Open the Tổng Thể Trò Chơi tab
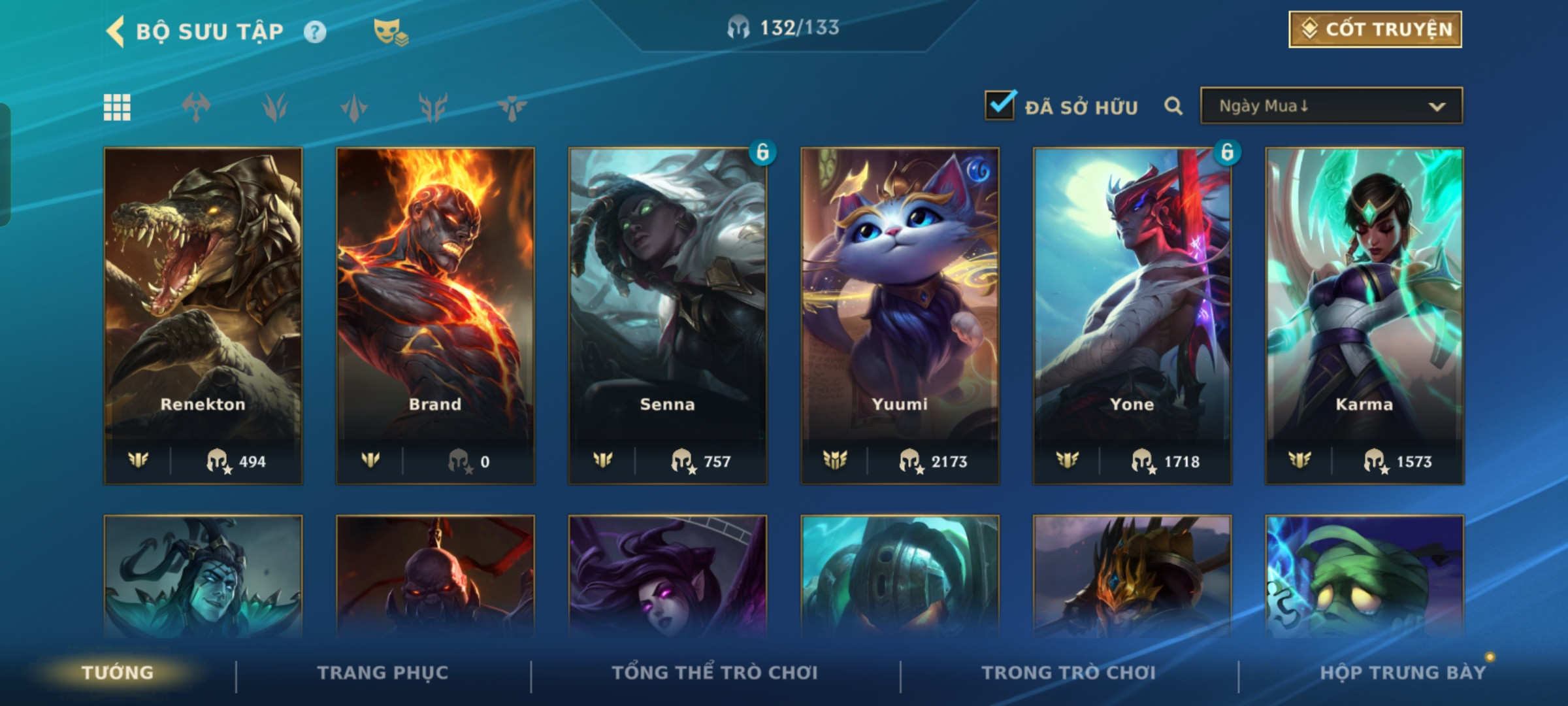Viewport: 1568px width, 706px height. click(715, 673)
